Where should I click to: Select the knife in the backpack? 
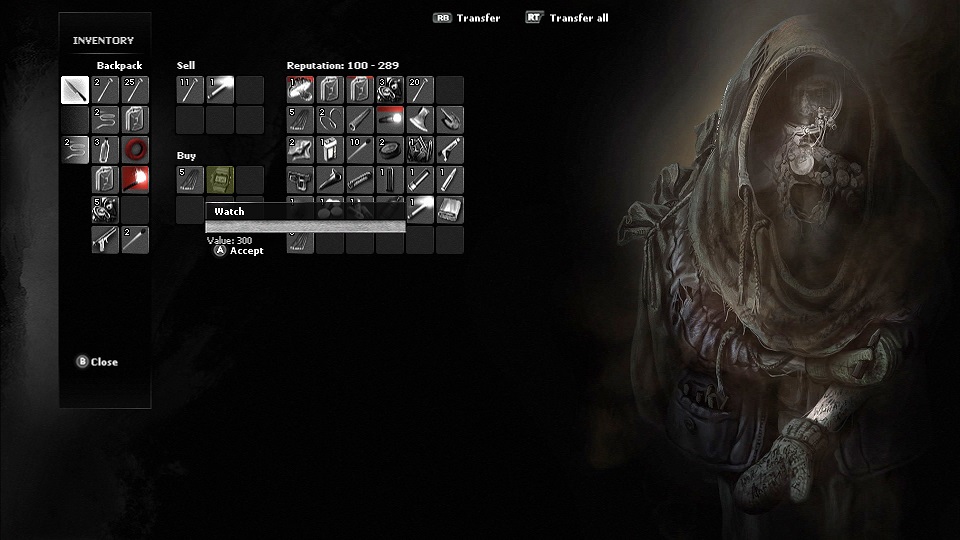coord(75,90)
